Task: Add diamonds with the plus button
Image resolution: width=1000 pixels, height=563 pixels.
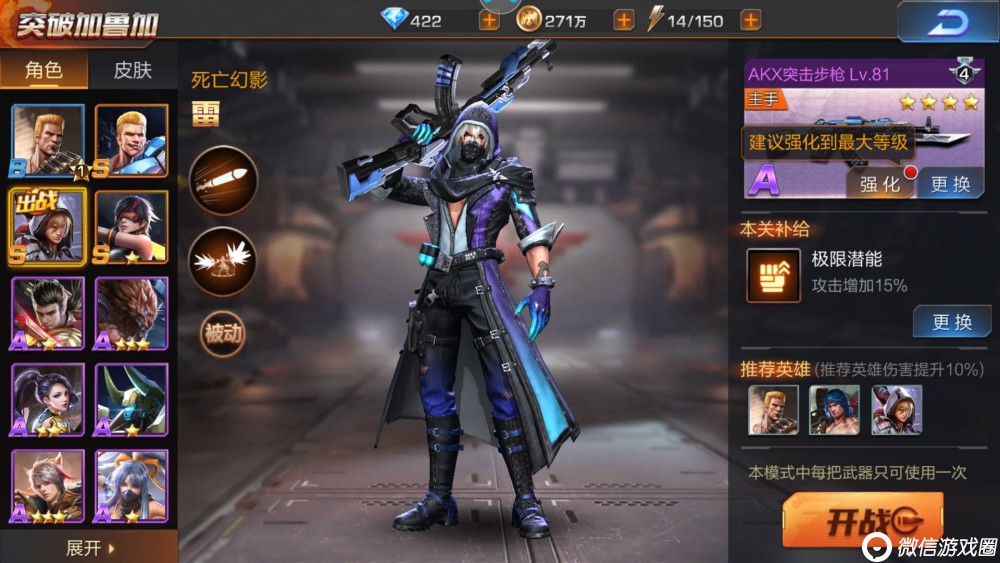Action: pos(489,20)
